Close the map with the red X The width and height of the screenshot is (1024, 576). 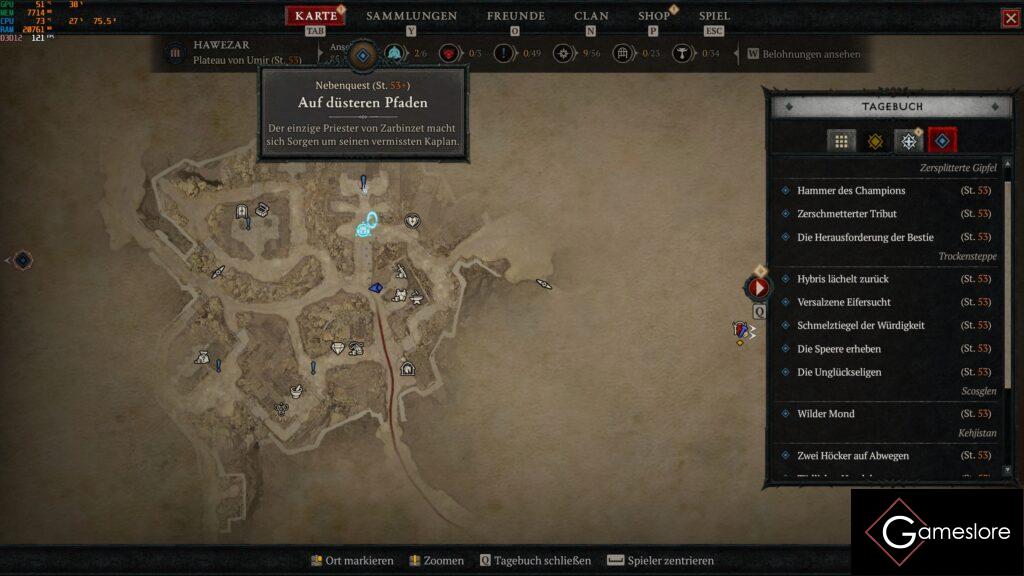tap(1011, 18)
